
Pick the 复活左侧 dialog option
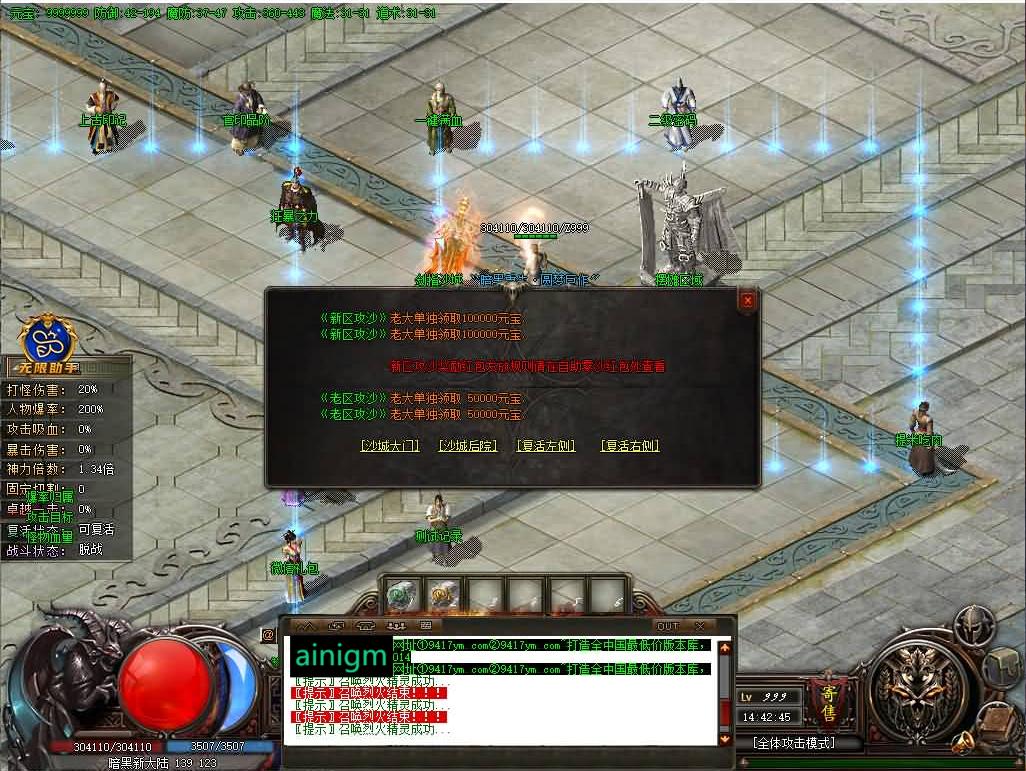[x=545, y=446]
